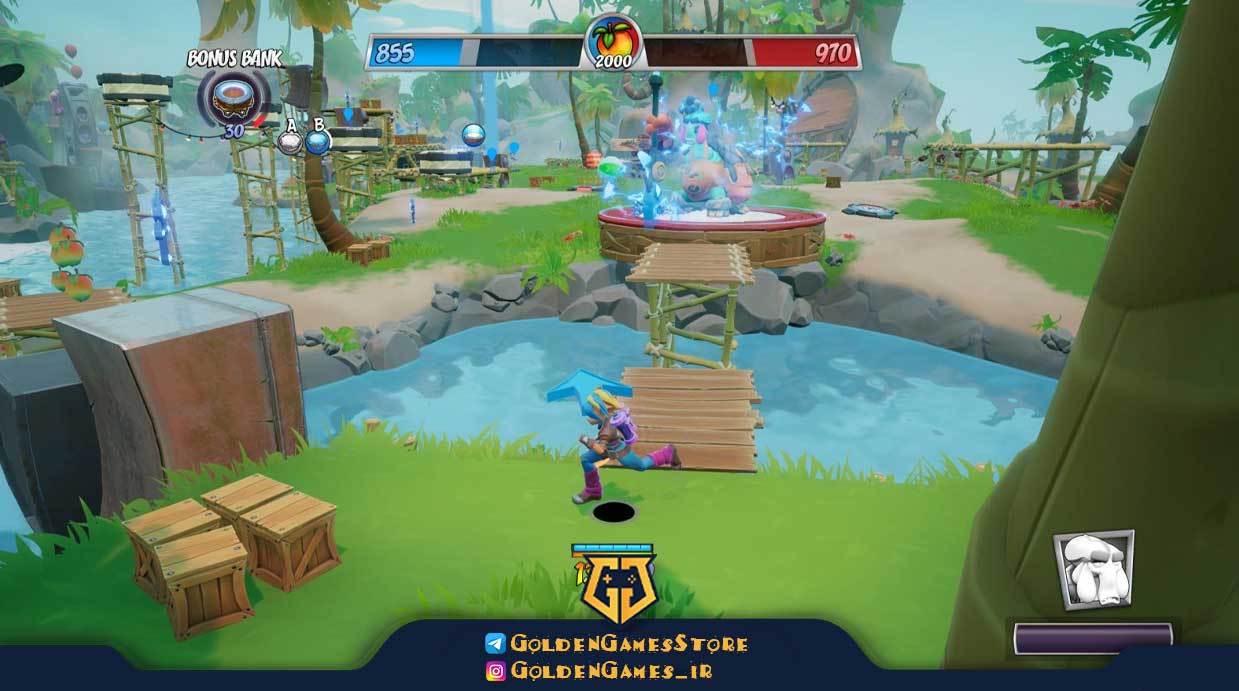Open the GoldenGamesStore Telegram link
The width and height of the screenshot is (1239, 691).
(x=617, y=644)
